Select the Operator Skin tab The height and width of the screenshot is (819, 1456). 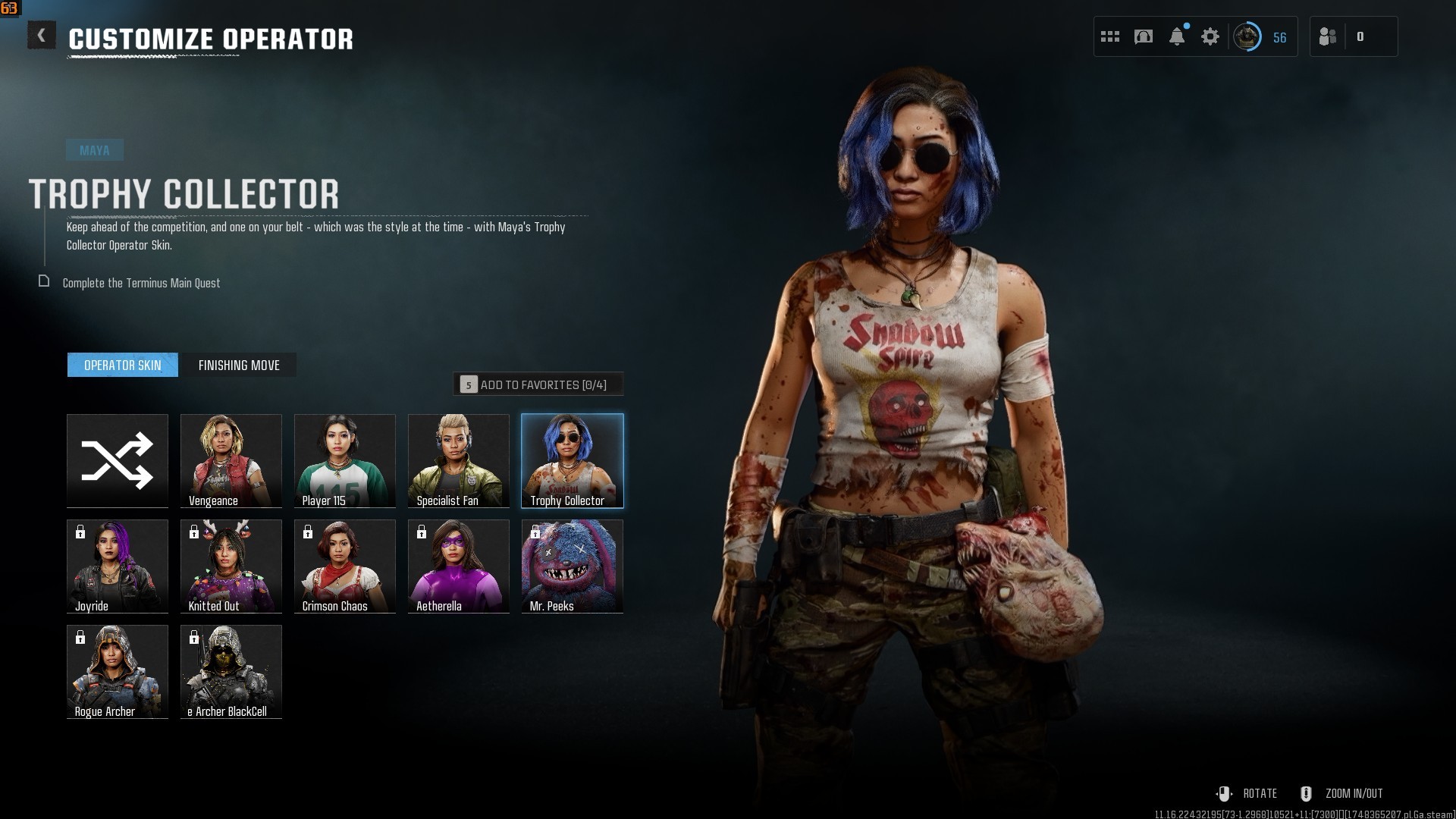pos(123,366)
